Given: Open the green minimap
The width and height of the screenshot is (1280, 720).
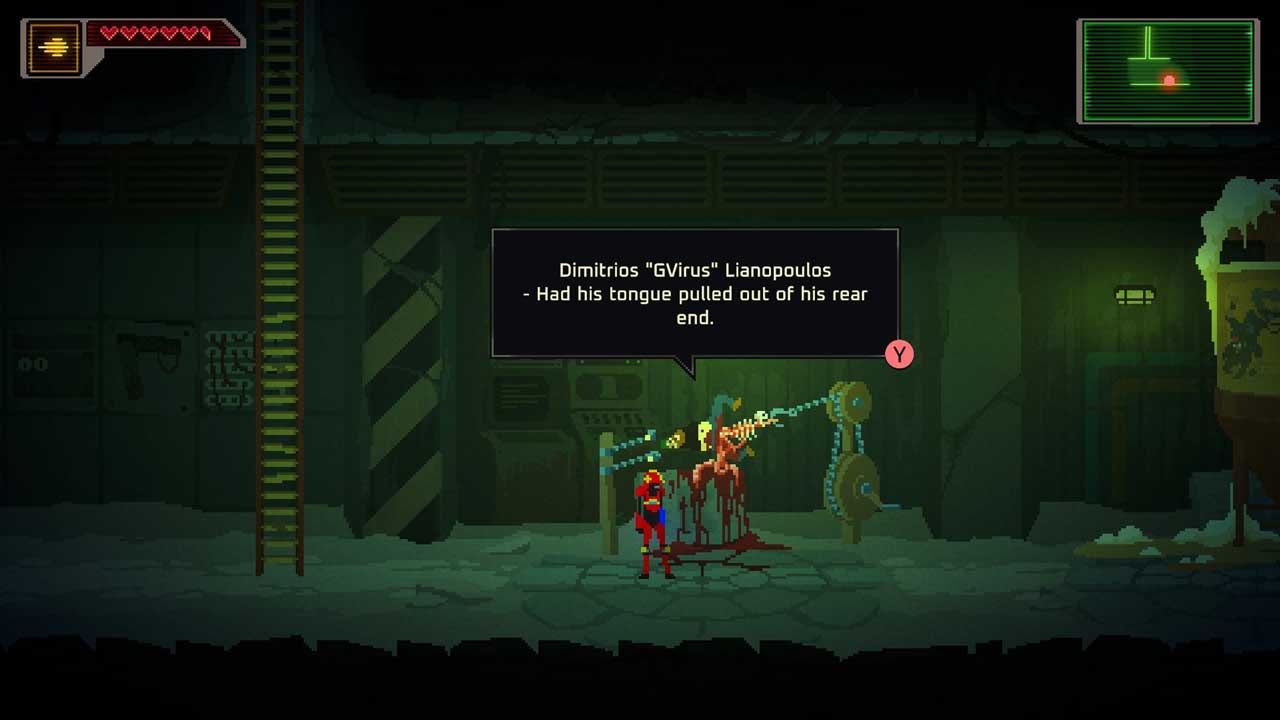Looking at the screenshot, I should click(x=1167, y=71).
